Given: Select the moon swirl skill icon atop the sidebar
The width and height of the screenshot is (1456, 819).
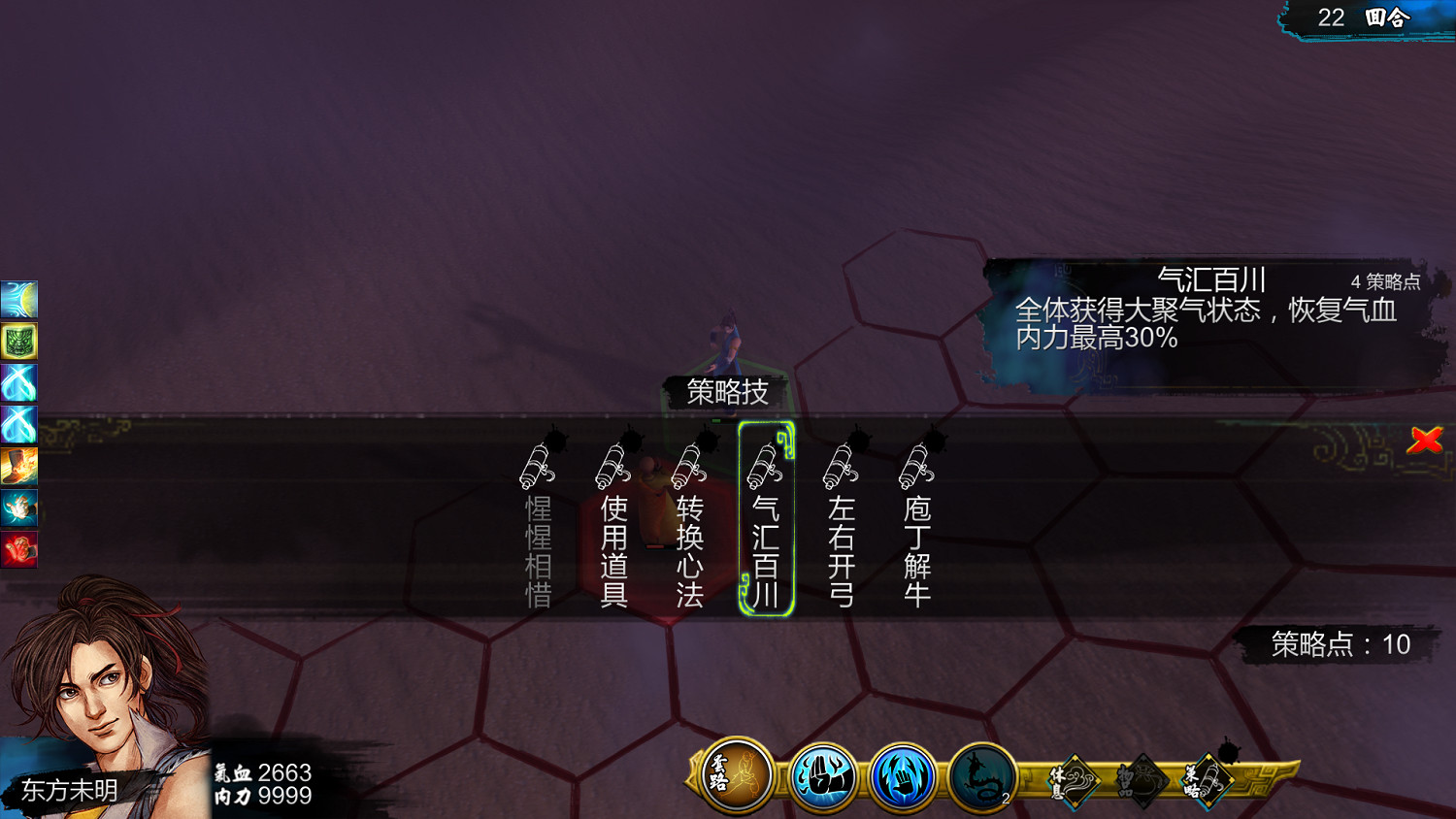Looking at the screenshot, I should 19,301.
